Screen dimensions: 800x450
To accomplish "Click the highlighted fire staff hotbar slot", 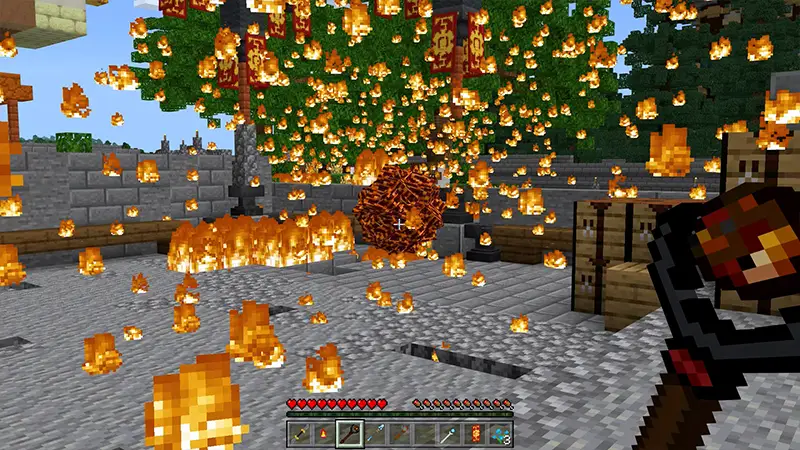I will click(x=350, y=433).
